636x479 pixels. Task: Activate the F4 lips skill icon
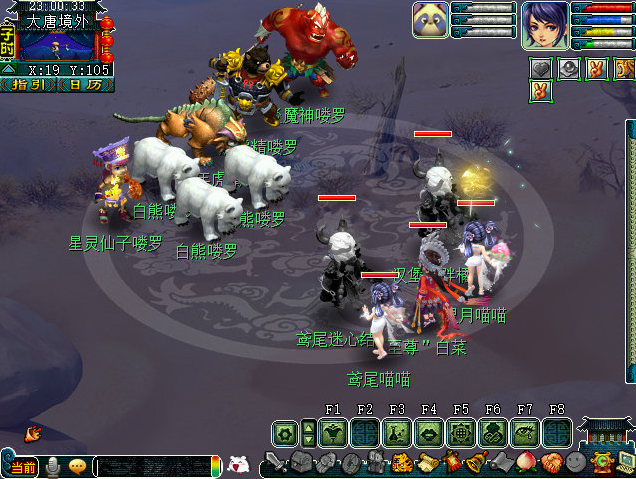(x=429, y=433)
